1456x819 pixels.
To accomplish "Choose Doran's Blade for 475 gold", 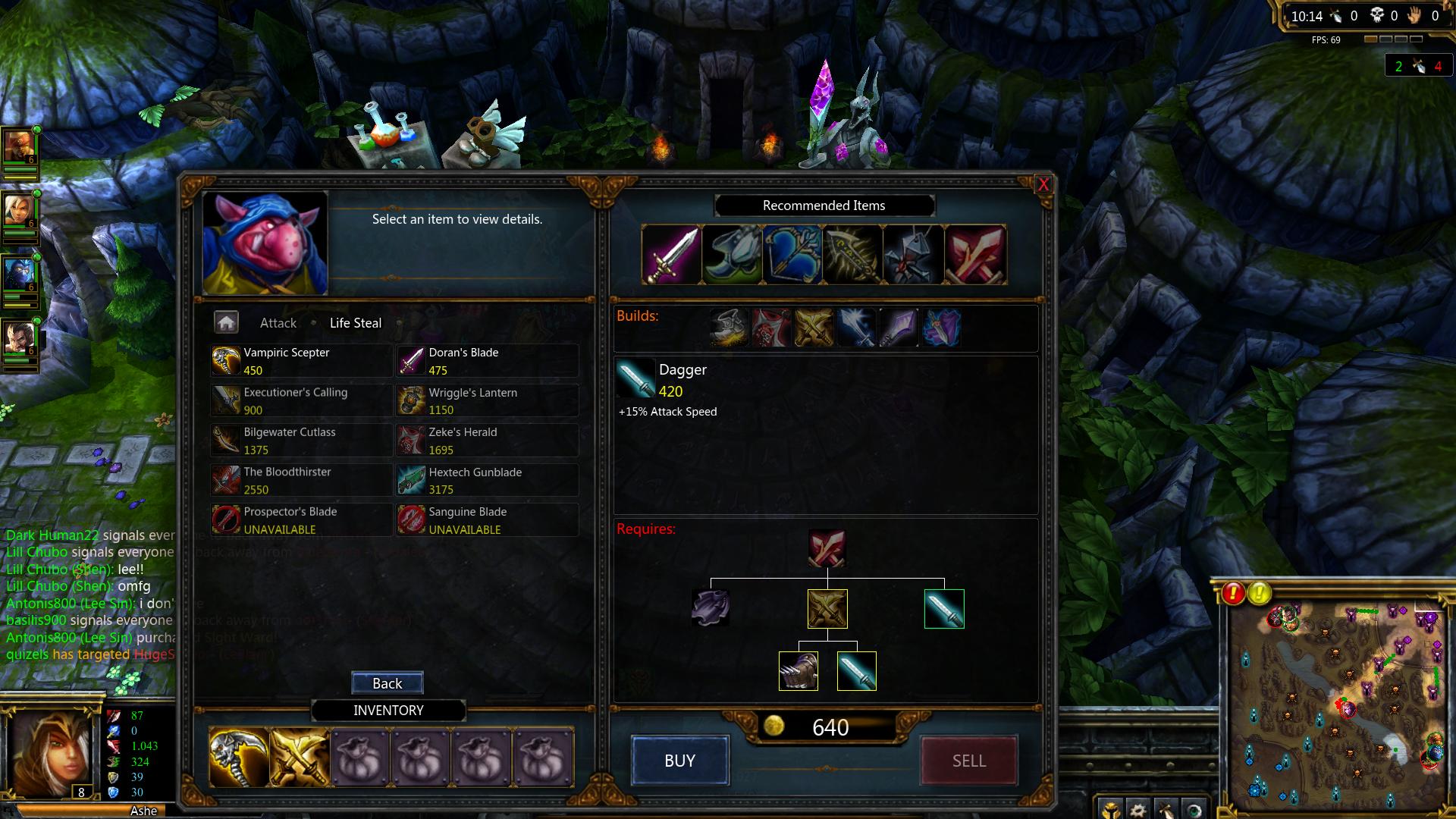I will click(486, 361).
